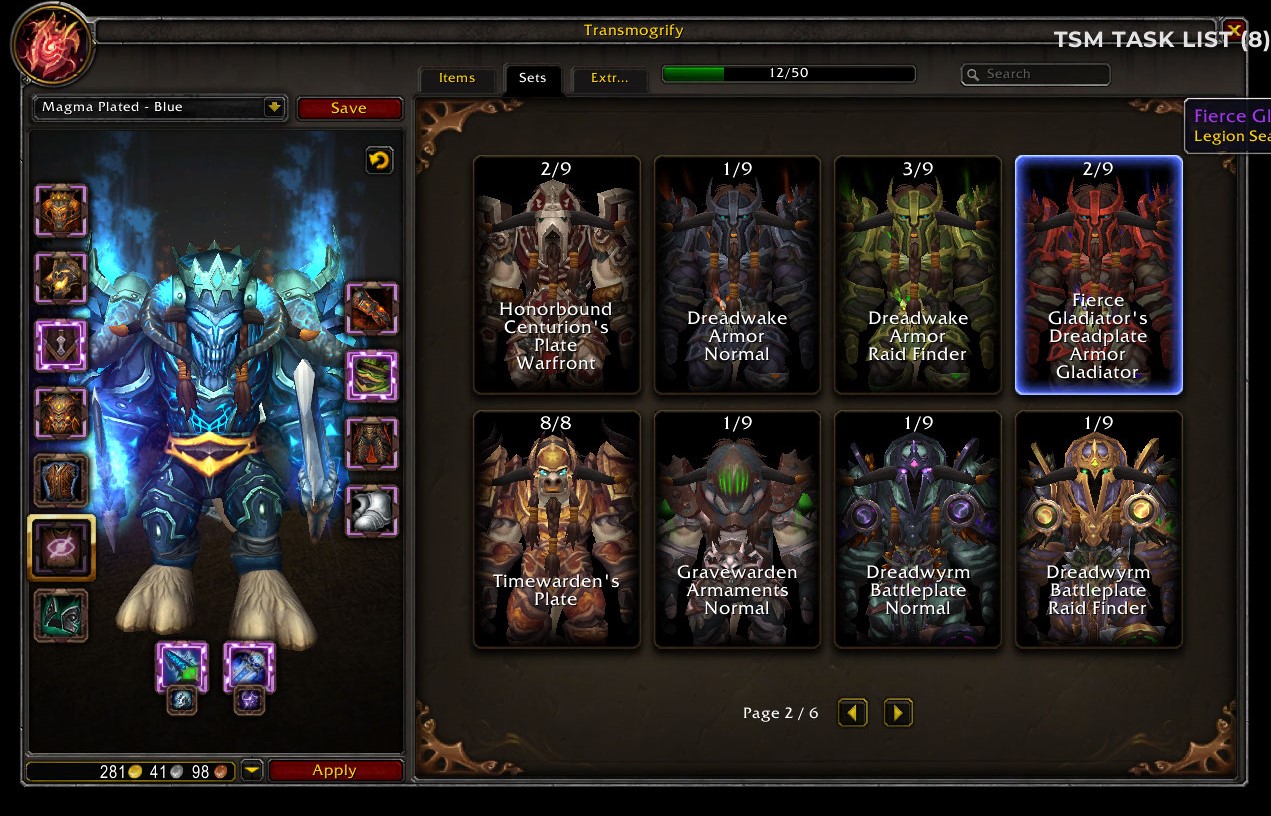Select the Dreadwake Armor Normal set
Viewport: 1271px width, 816px height.
click(x=737, y=275)
